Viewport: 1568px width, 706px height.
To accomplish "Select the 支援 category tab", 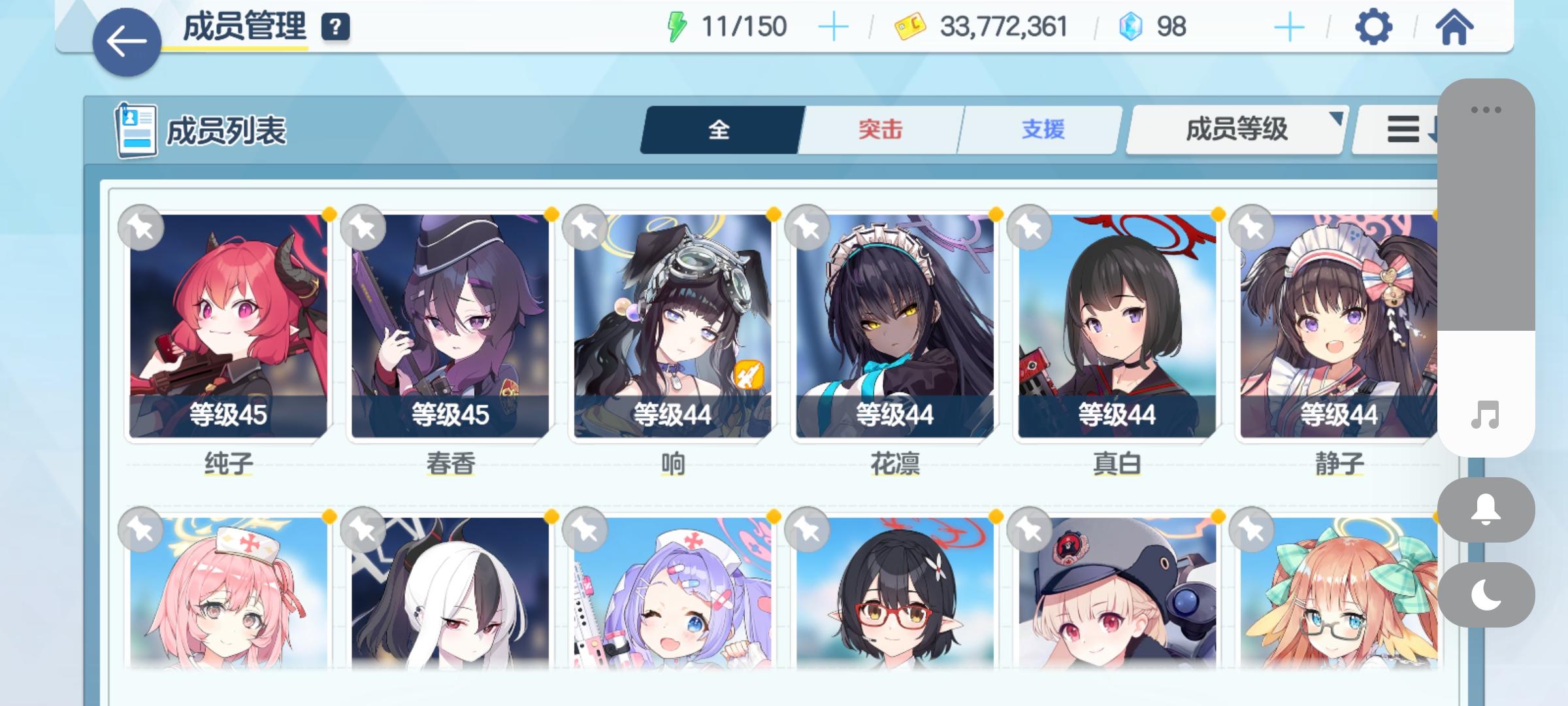I will 1044,129.
